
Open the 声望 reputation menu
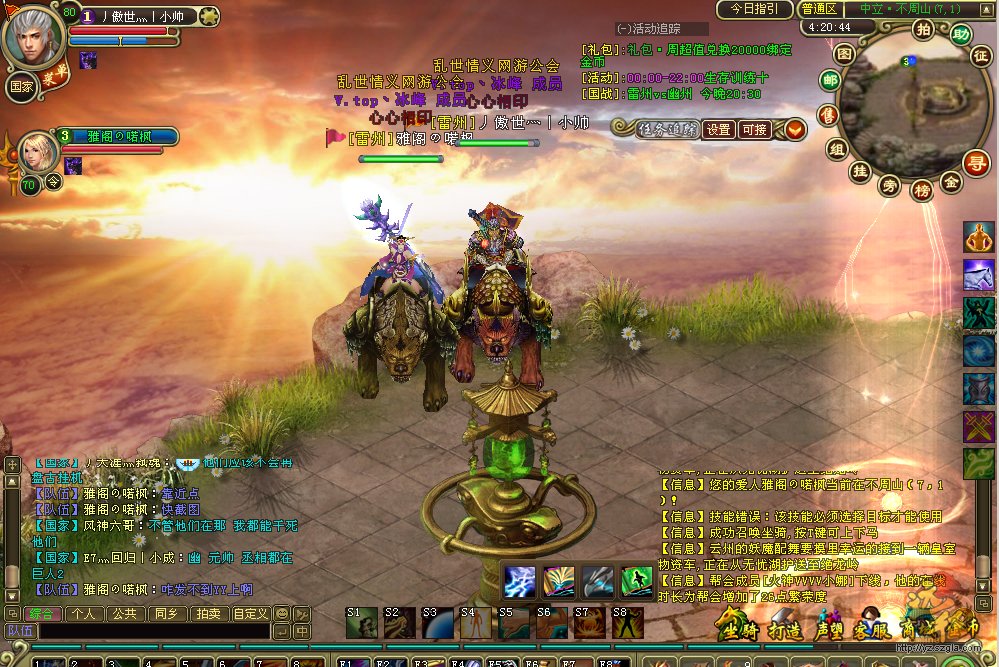click(832, 631)
